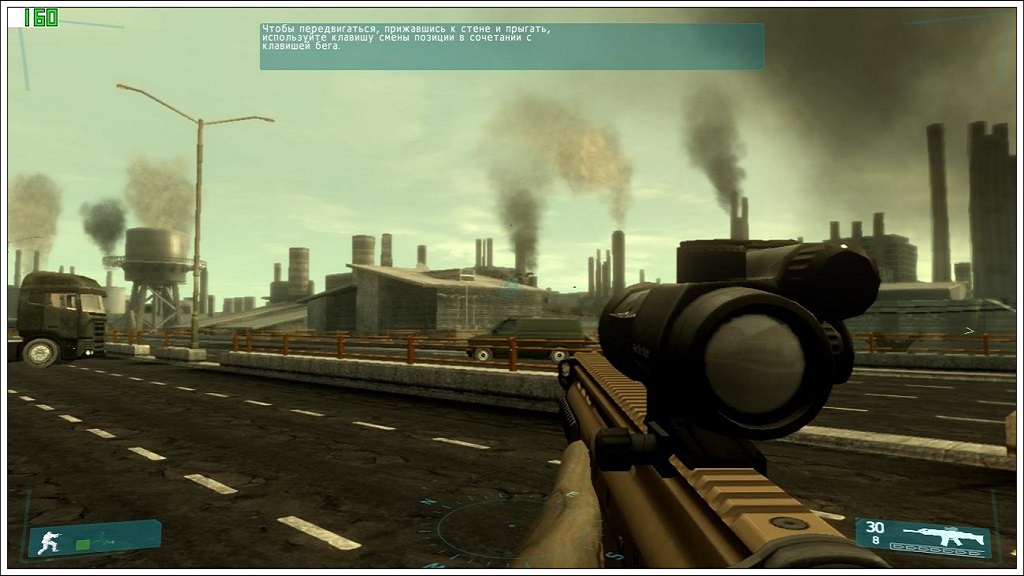Click the soldier stance indicator panel

(x=94, y=539)
